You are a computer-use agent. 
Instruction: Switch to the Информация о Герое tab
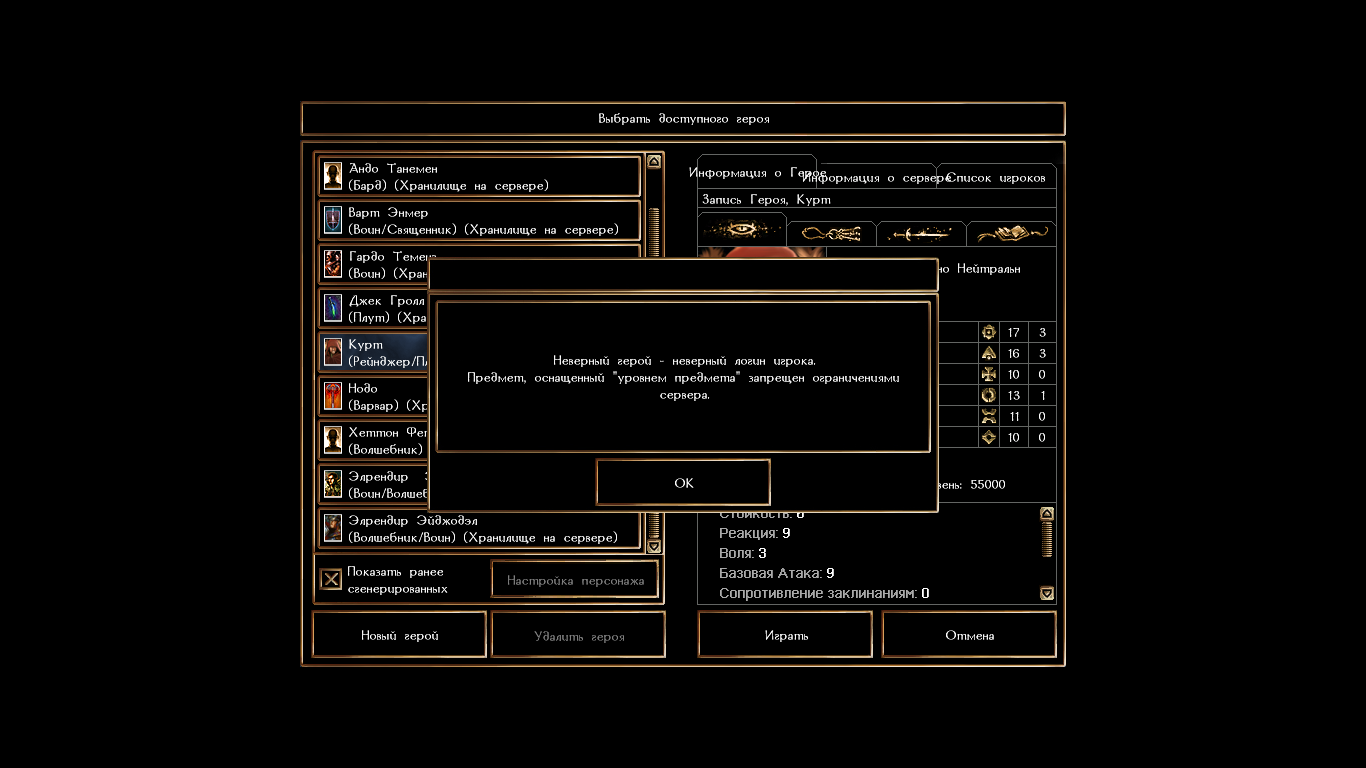(x=756, y=172)
